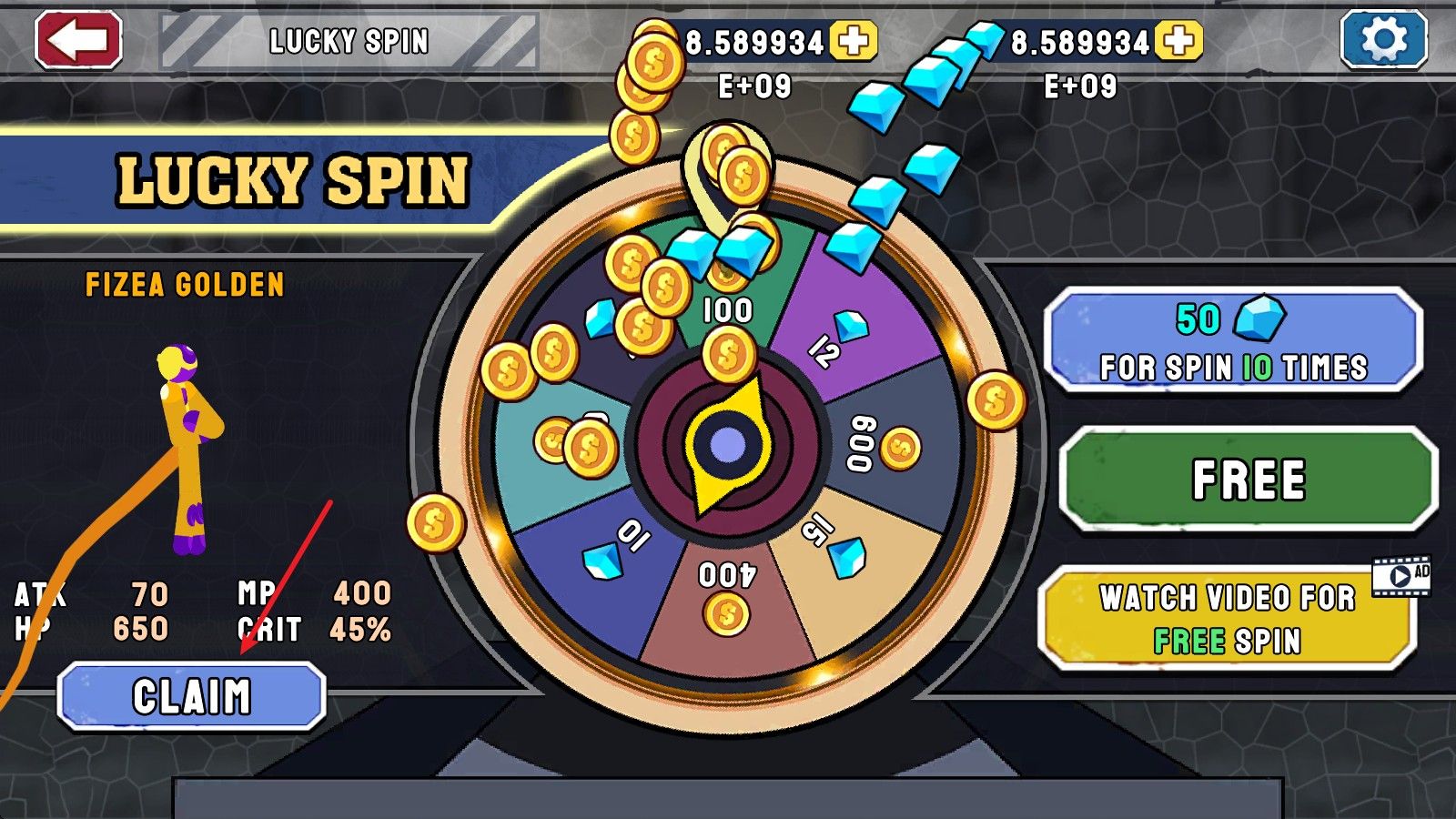Watch video for a free spin
The width and height of the screenshot is (1456, 819).
tap(1227, 619)
